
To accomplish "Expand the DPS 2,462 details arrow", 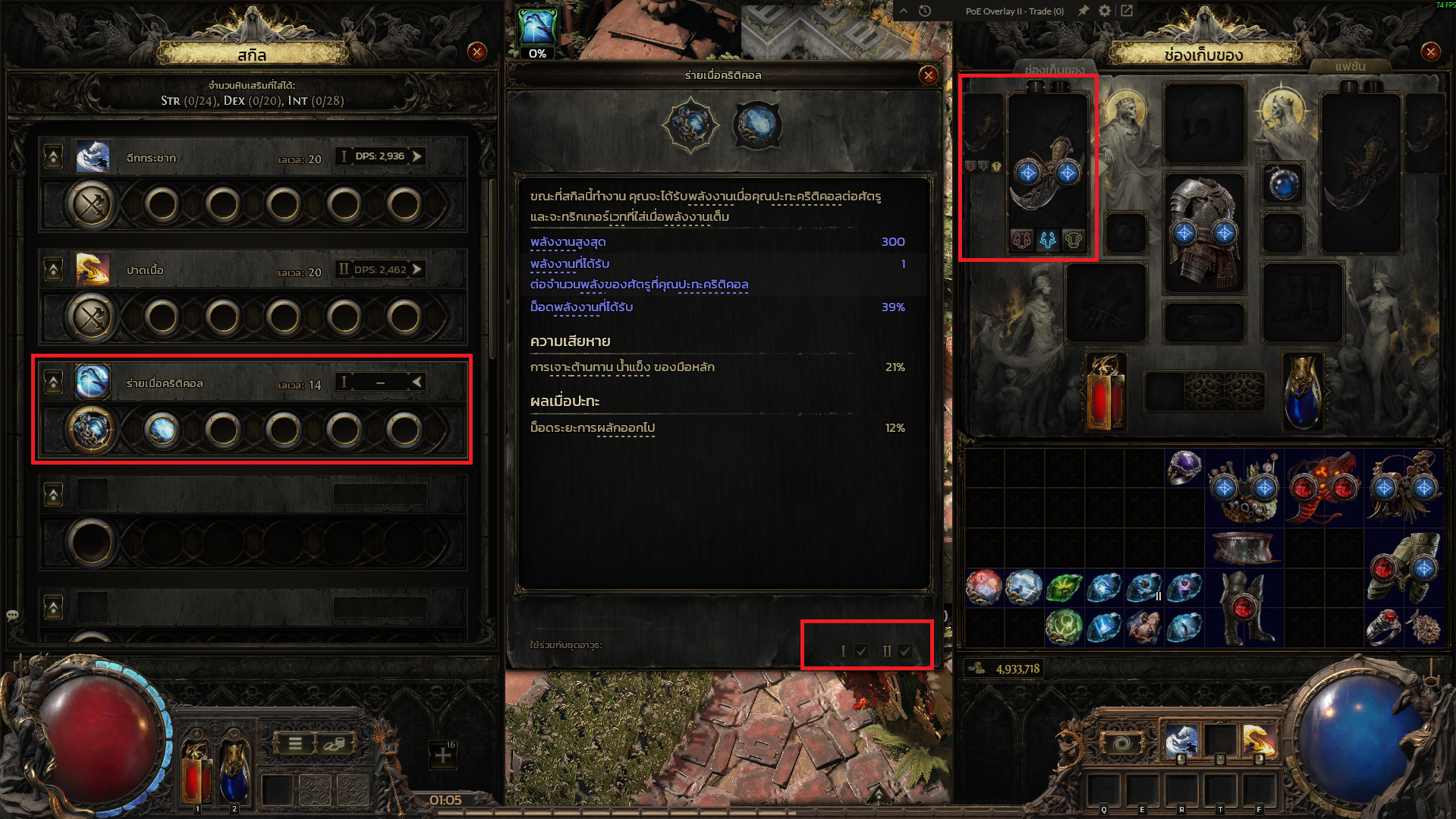I will (x=417, y=269).
